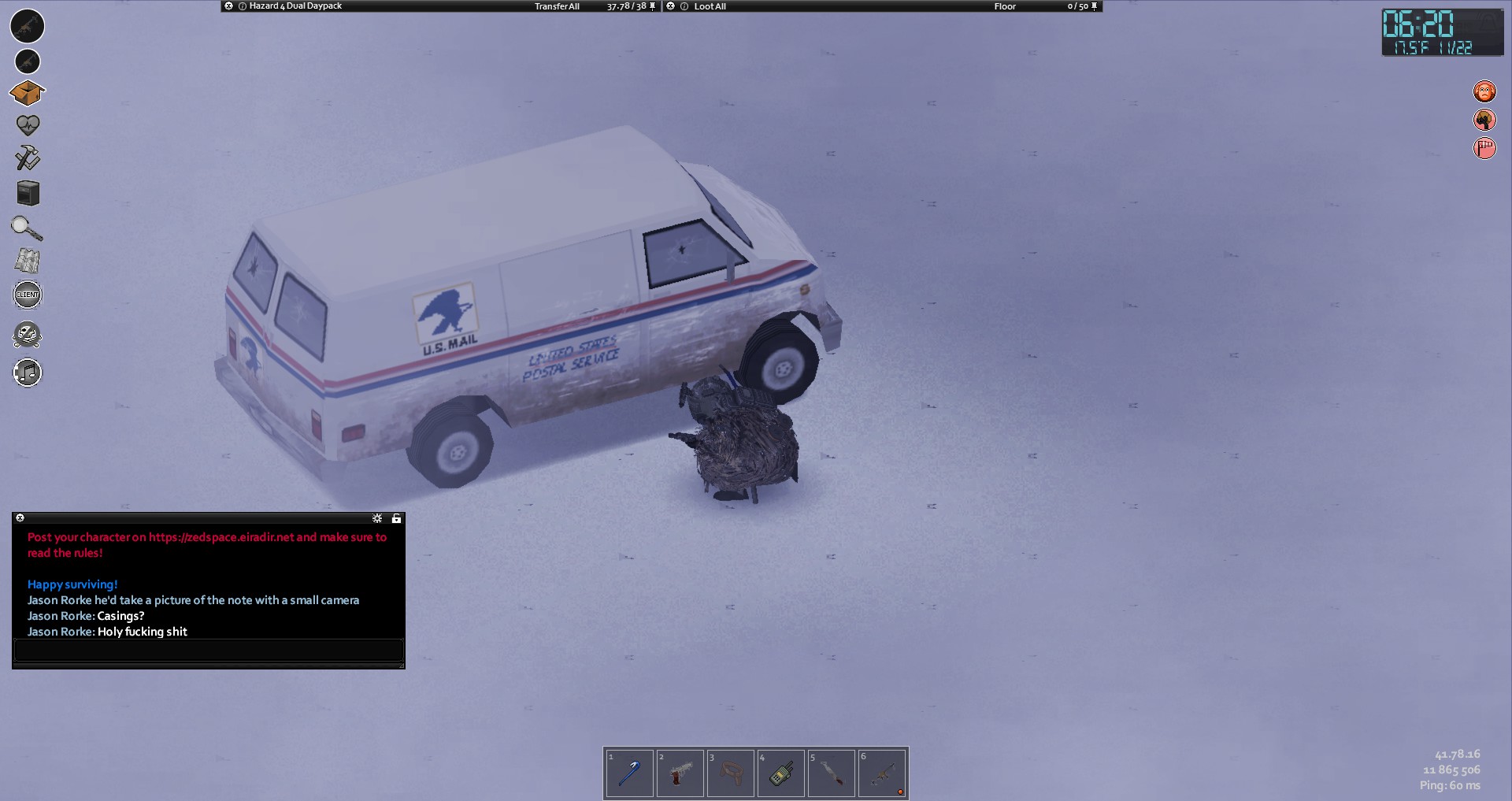1512x801 pixels.
Task: Close the chat window
Action: pyautogui.click(x=20, y=518)
